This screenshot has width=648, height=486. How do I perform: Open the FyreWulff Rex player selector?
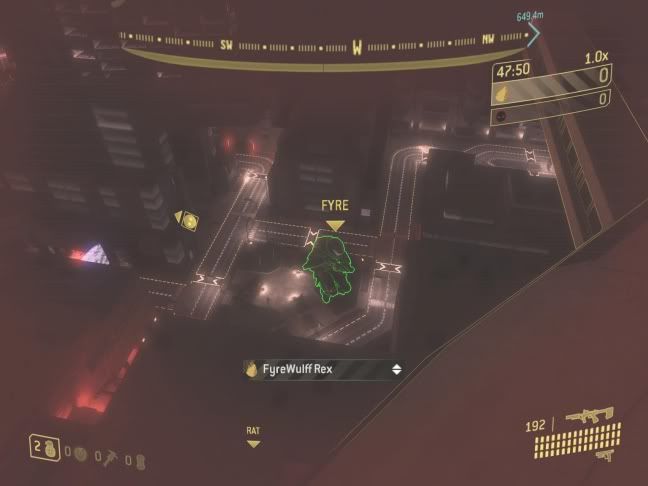(323, 370)
